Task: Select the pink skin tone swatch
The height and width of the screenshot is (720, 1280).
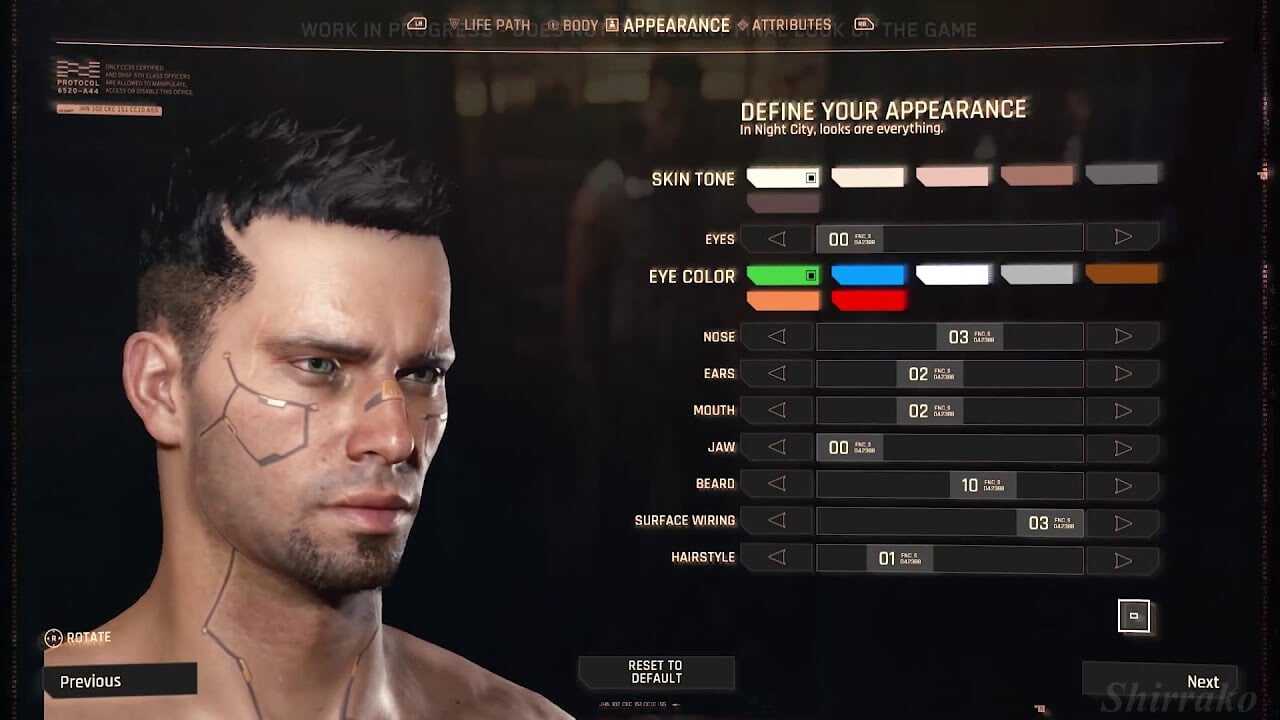Action: pyautogui.click(x=952, y=177)
